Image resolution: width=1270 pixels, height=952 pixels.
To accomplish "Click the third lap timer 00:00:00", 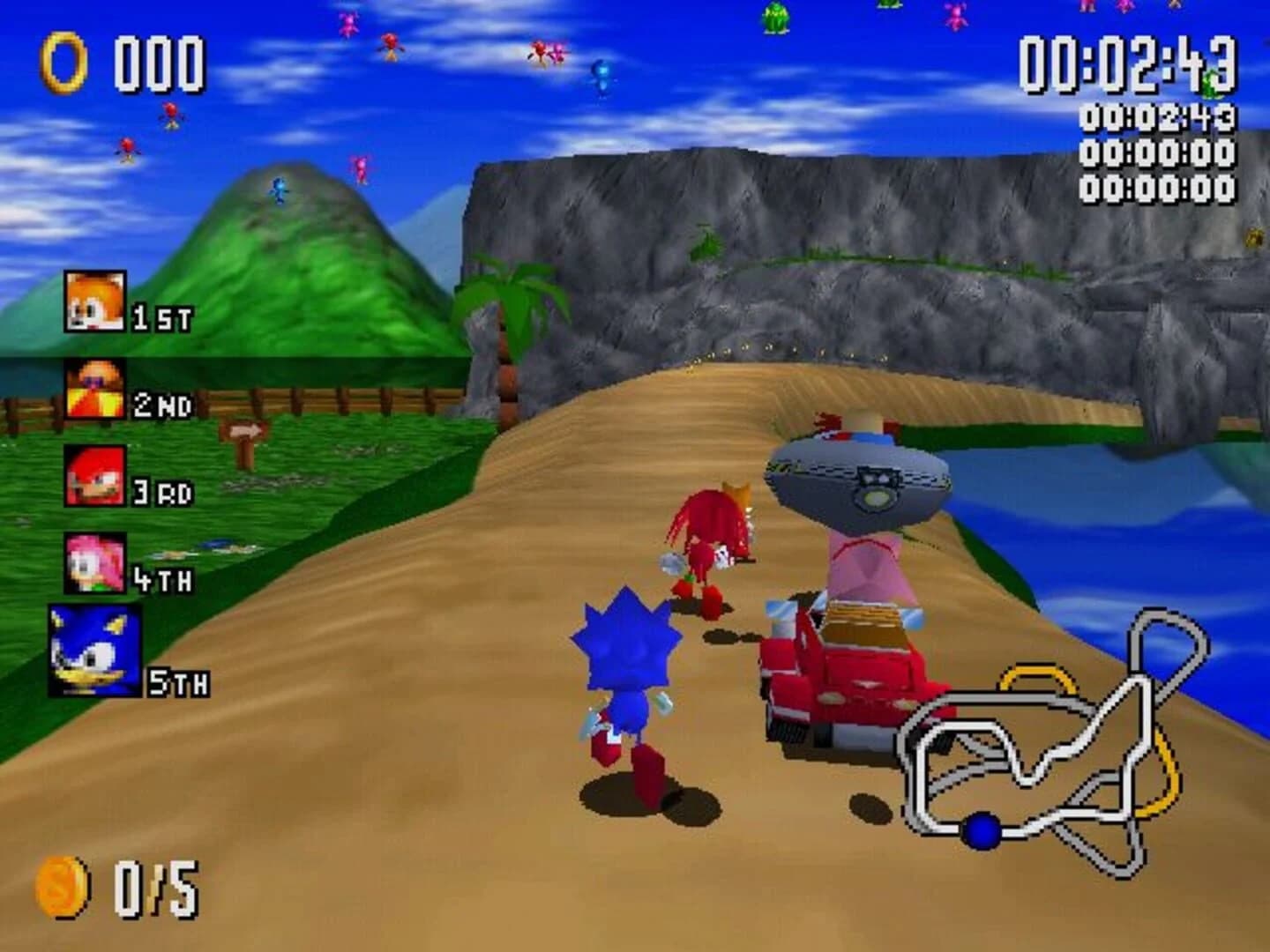I will 1158,188.
